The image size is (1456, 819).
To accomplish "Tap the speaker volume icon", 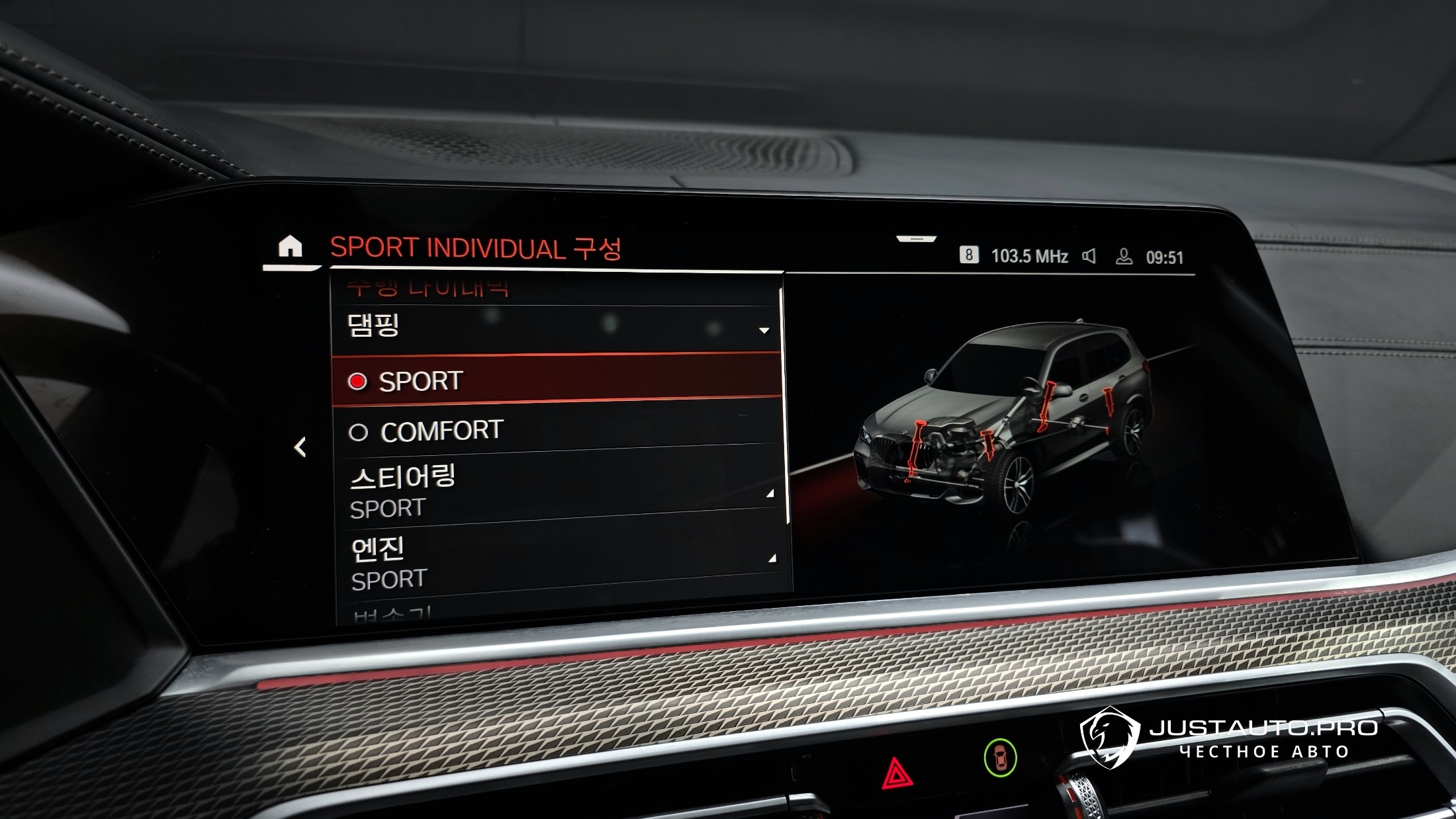I will click(1089, 256).
